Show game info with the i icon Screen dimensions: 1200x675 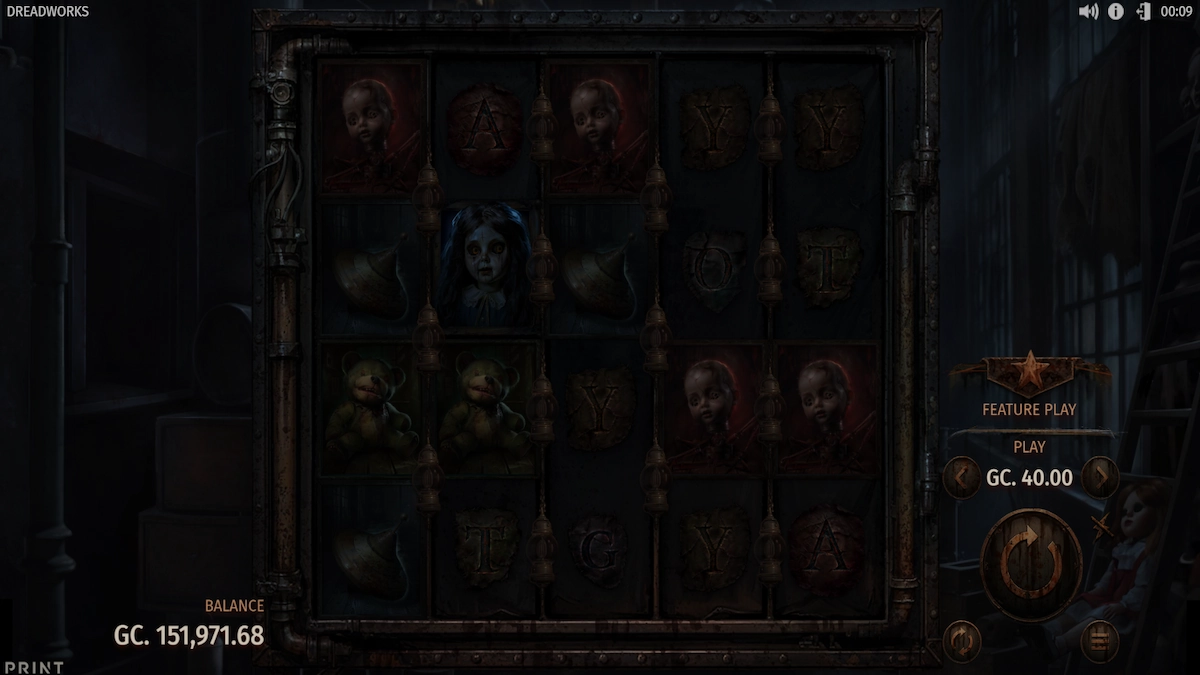tap(1116, 12)
